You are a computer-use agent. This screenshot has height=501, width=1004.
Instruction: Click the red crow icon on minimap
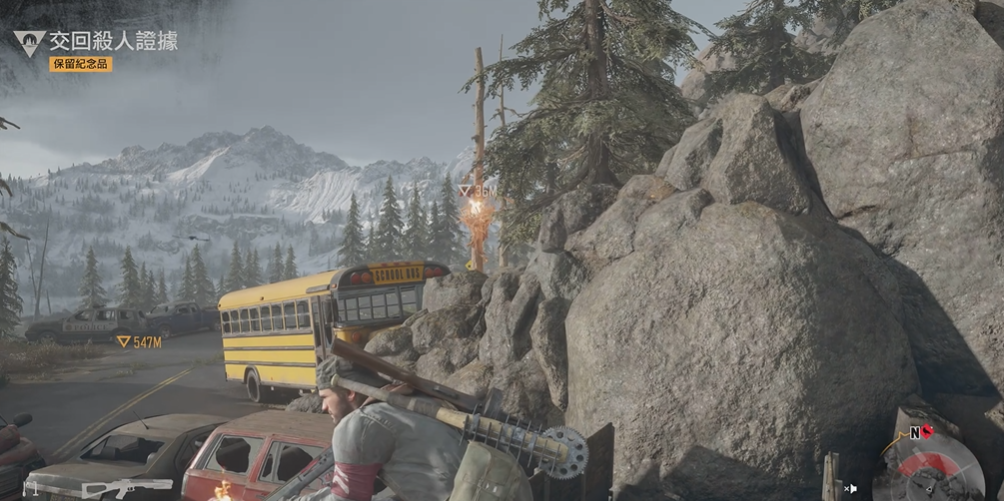coord(925,432)
